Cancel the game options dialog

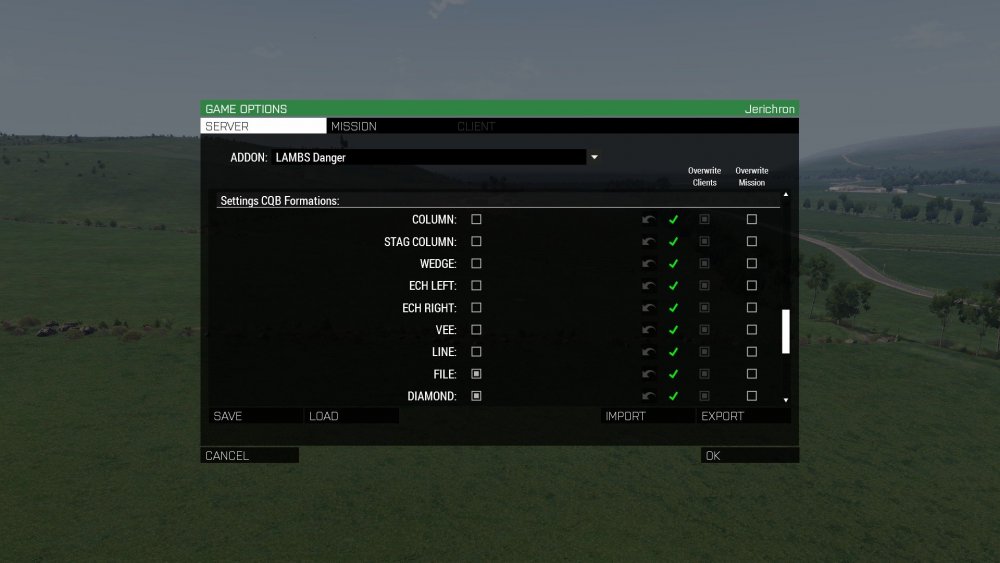pyautogui.click(x=249, y=456)
